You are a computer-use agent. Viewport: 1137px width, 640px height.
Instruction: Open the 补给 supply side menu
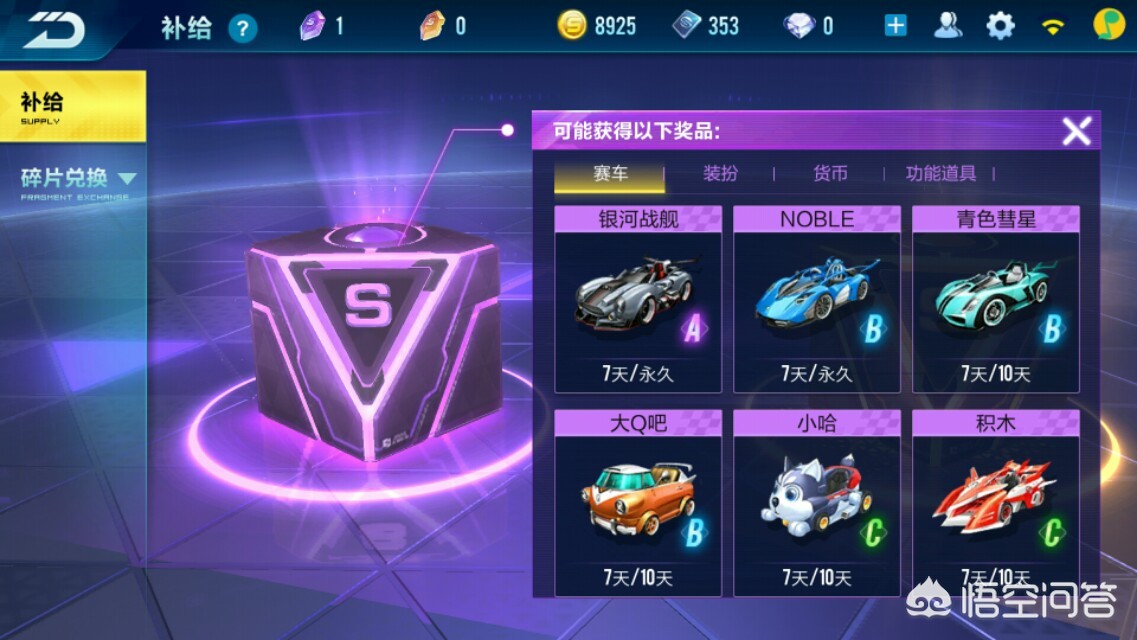click(x=72, y=106)
